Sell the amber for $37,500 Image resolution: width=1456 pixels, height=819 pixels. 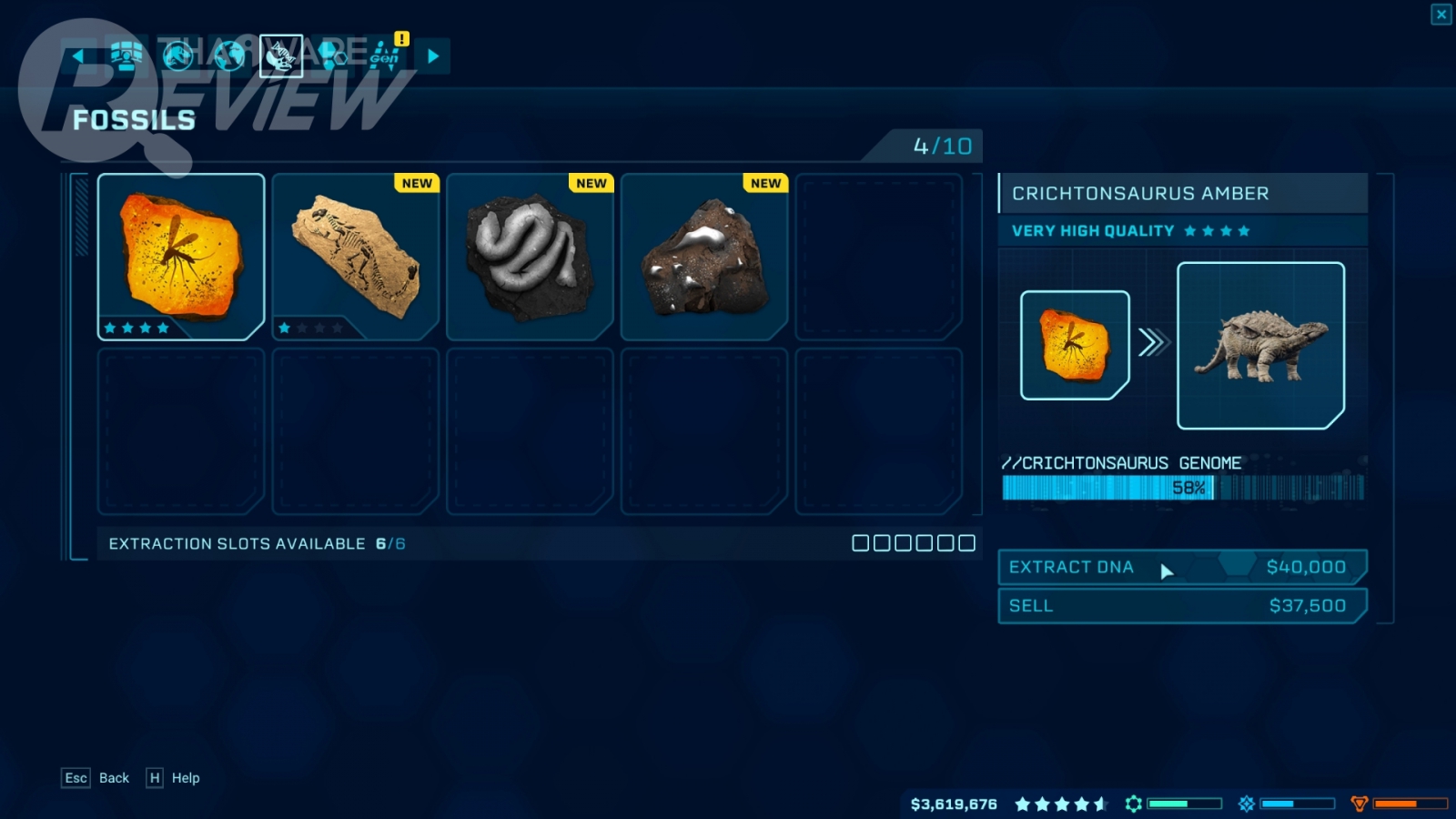point(1182,606)
